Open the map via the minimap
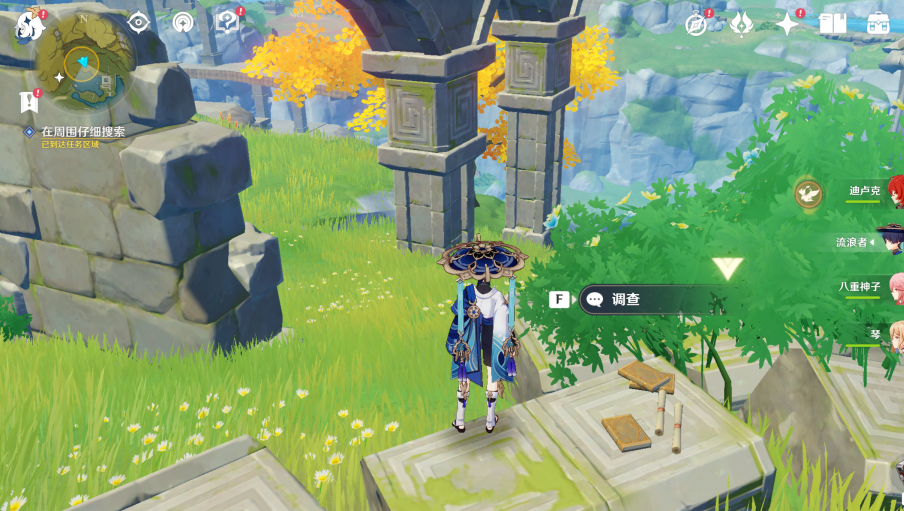 pos(85,63)
